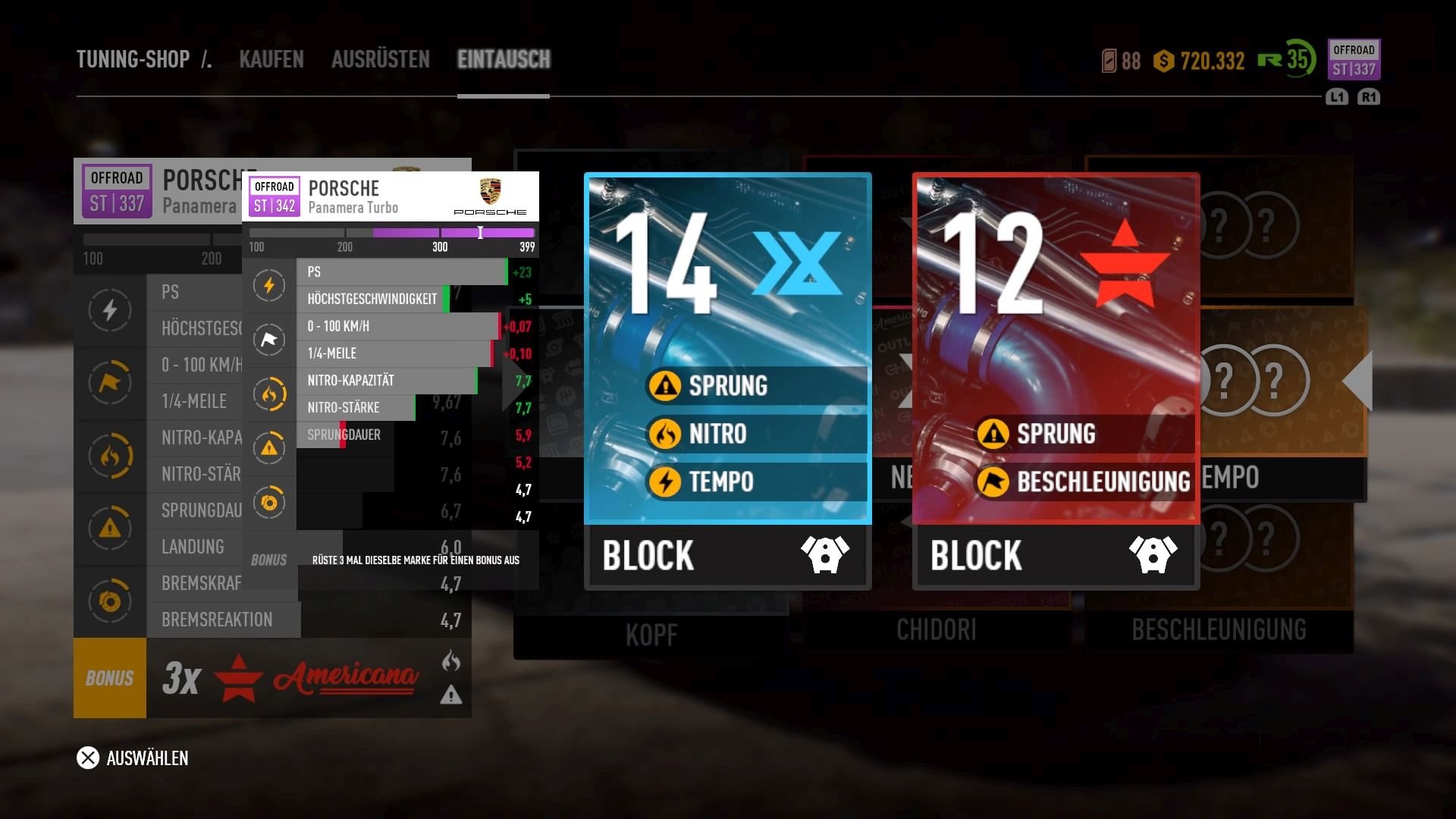
Task: Select the Nitro flame stat icon
Action: coord(111,456)
